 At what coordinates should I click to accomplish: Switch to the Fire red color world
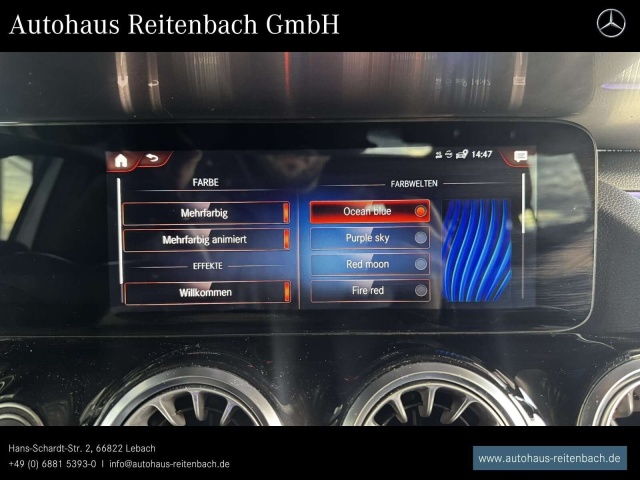[x=369, y=291]
